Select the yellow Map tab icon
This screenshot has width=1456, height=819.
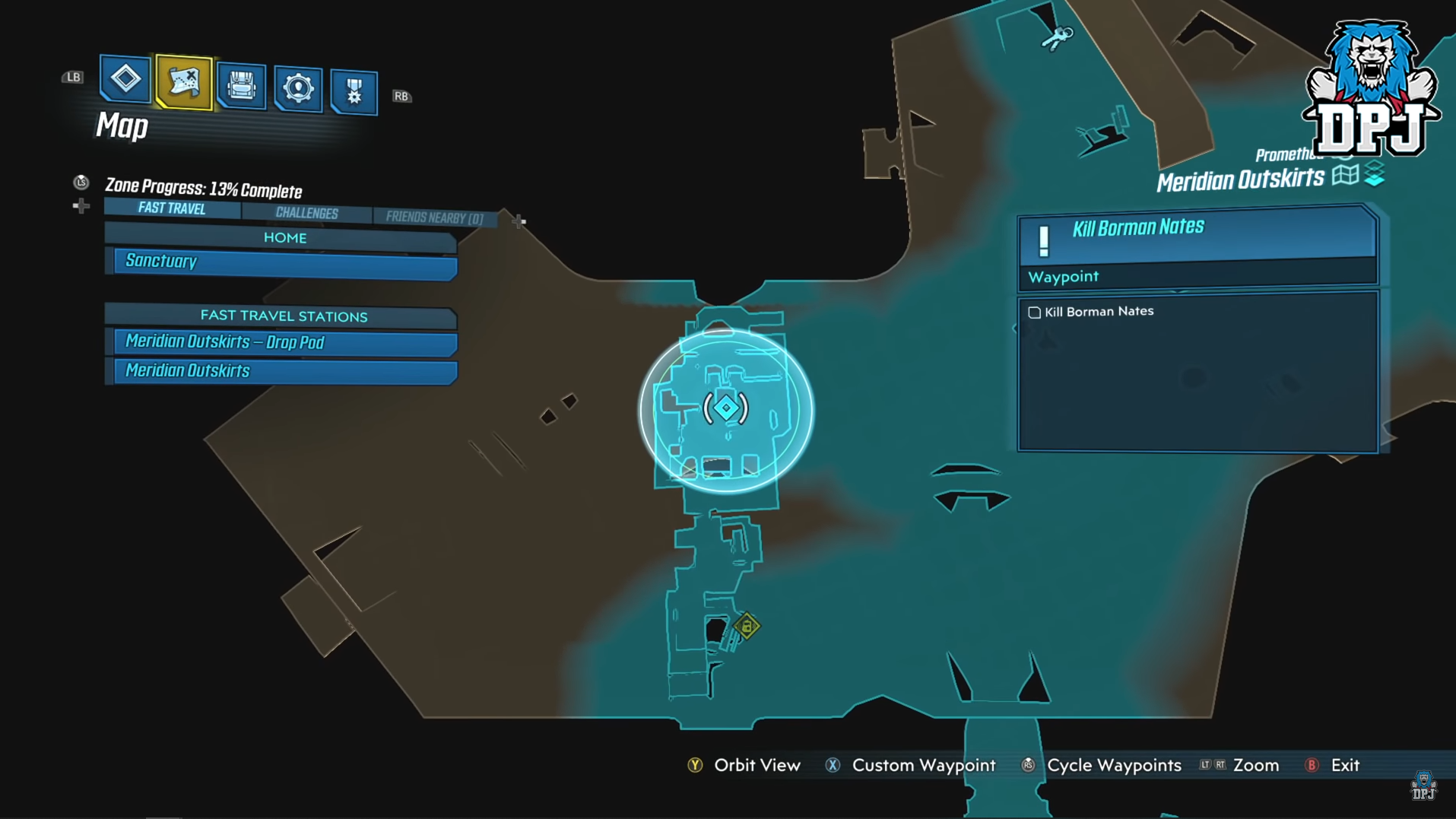tap(183, 82)
